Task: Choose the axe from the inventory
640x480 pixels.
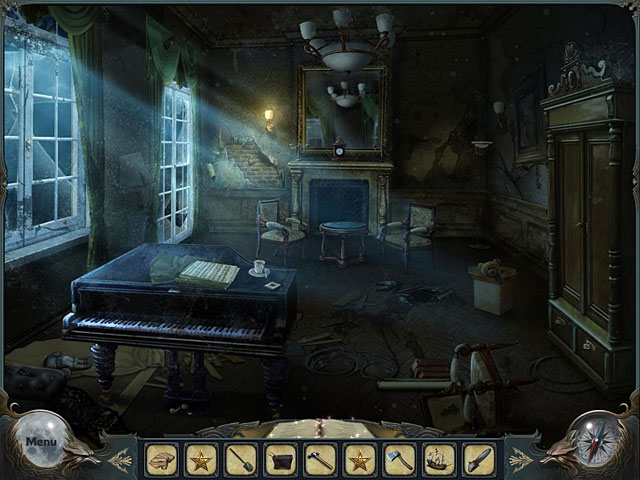Action: [400, 459]
